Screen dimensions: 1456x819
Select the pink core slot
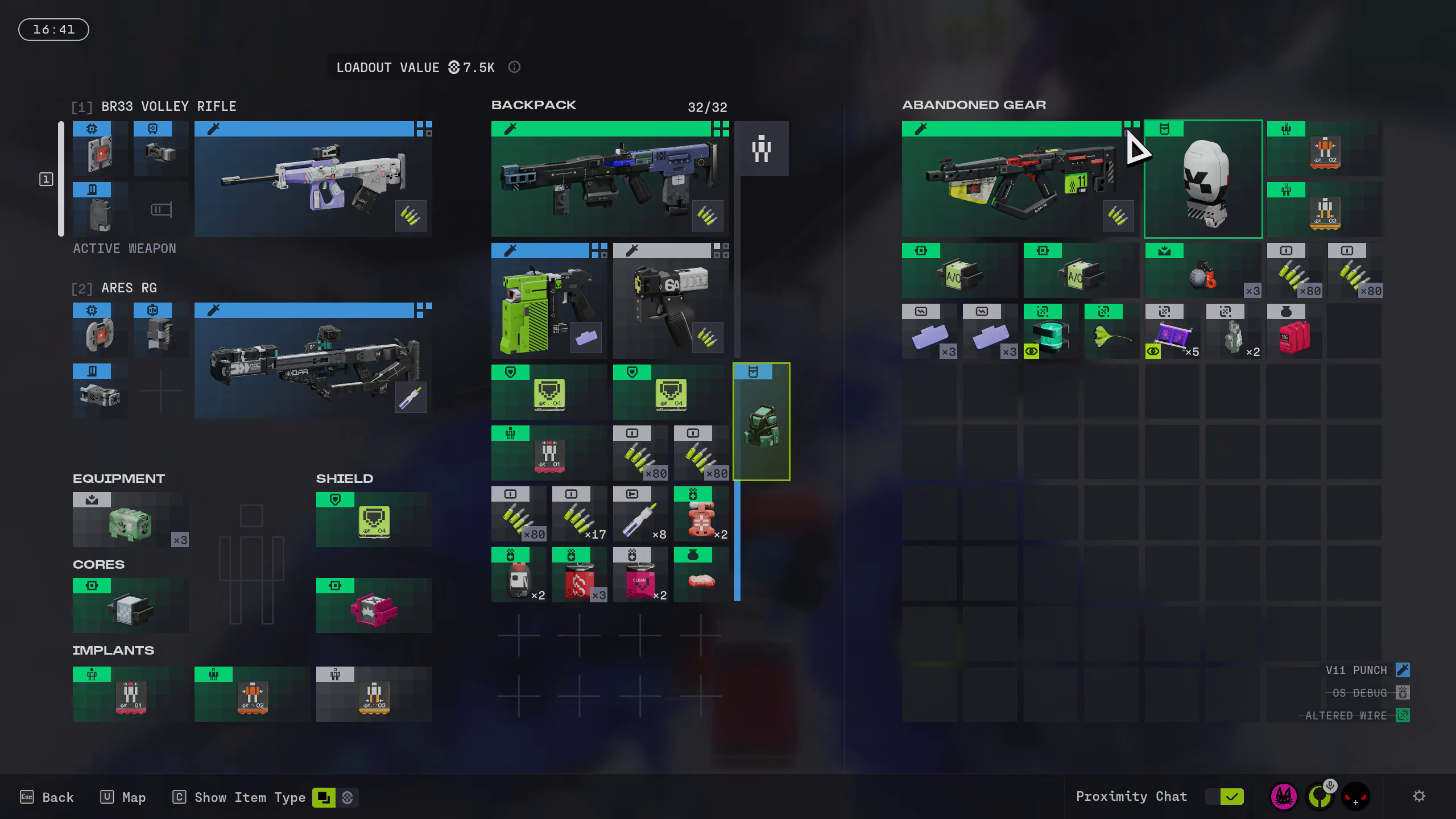click(x=374, y=605)
